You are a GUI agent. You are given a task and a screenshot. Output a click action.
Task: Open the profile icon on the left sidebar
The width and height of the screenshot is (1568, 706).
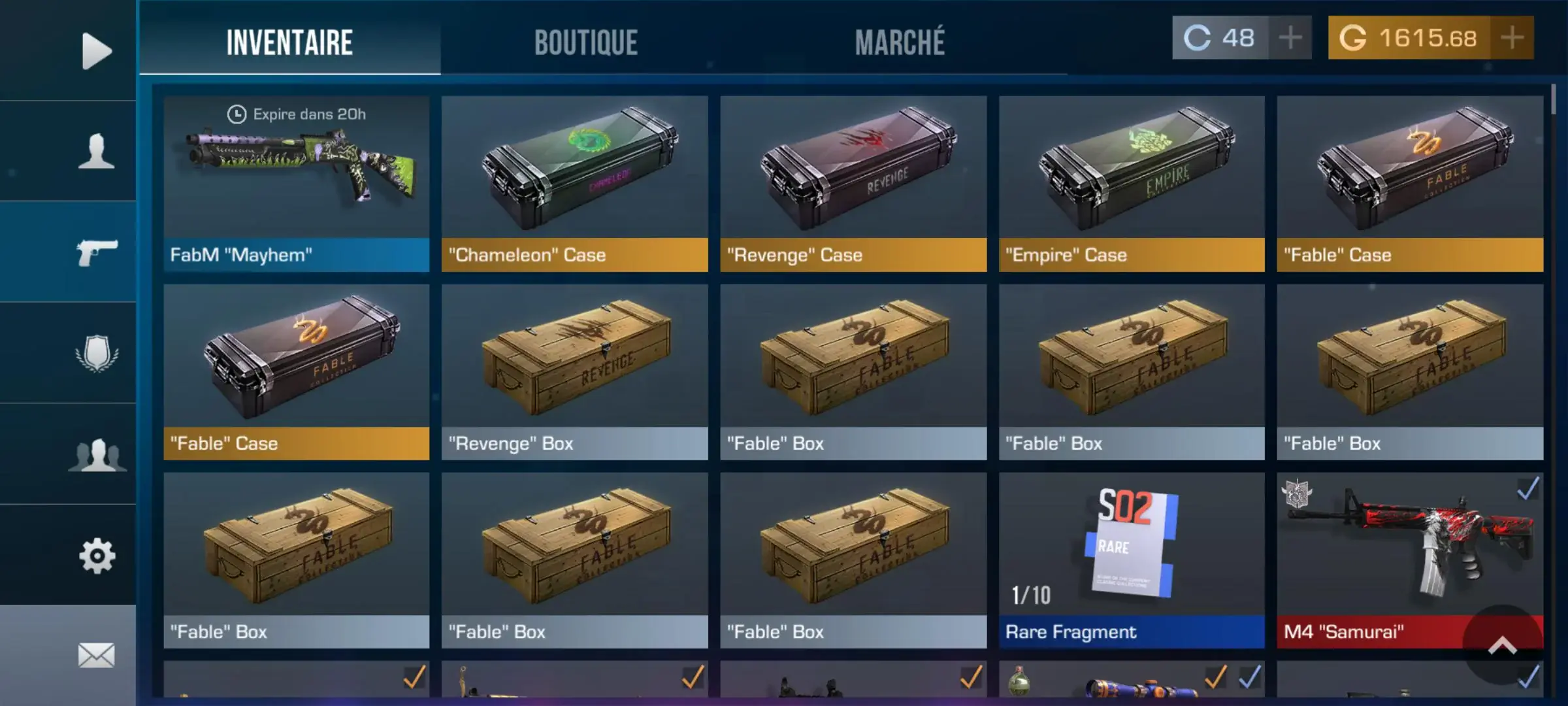coord(95,152)
